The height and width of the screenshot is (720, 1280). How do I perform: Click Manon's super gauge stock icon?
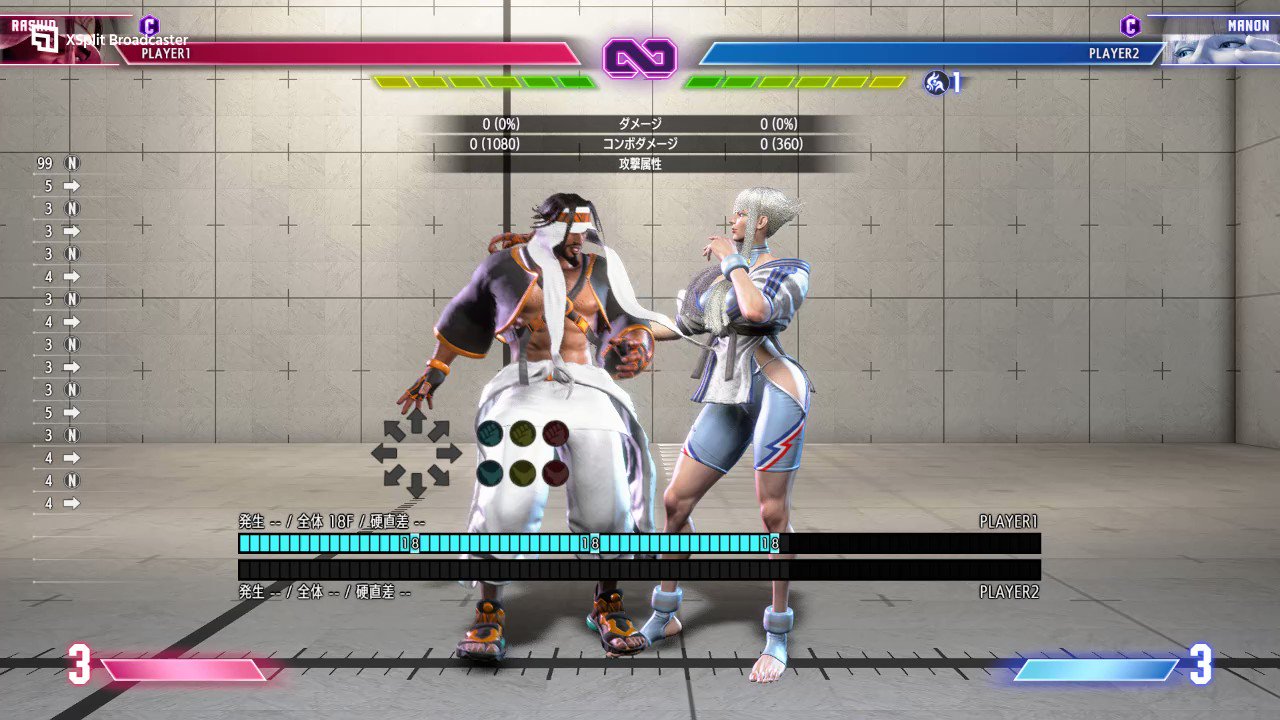[x=937, y=84]
